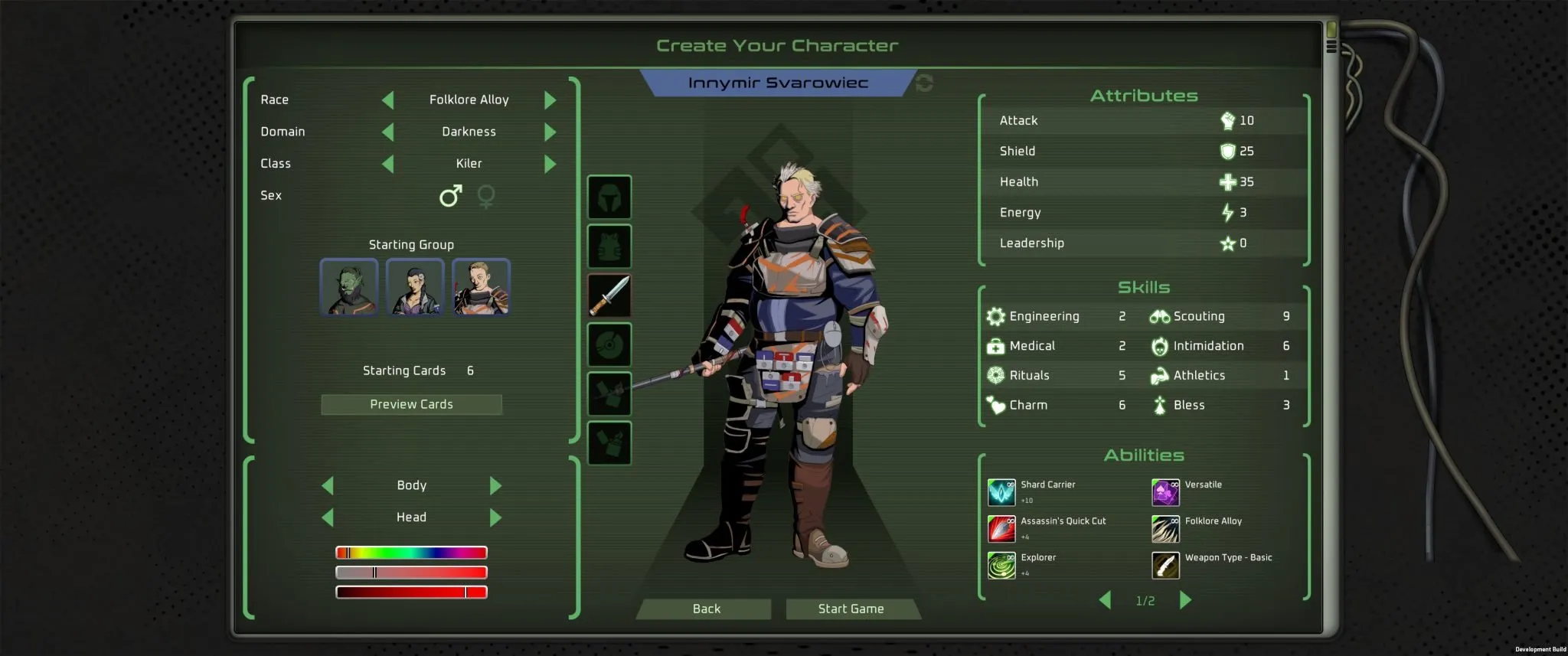Select the Shard Carrier ability icon
Image resolution: width=1568 pixels, height=656 pixels.
coord(1001,492)
